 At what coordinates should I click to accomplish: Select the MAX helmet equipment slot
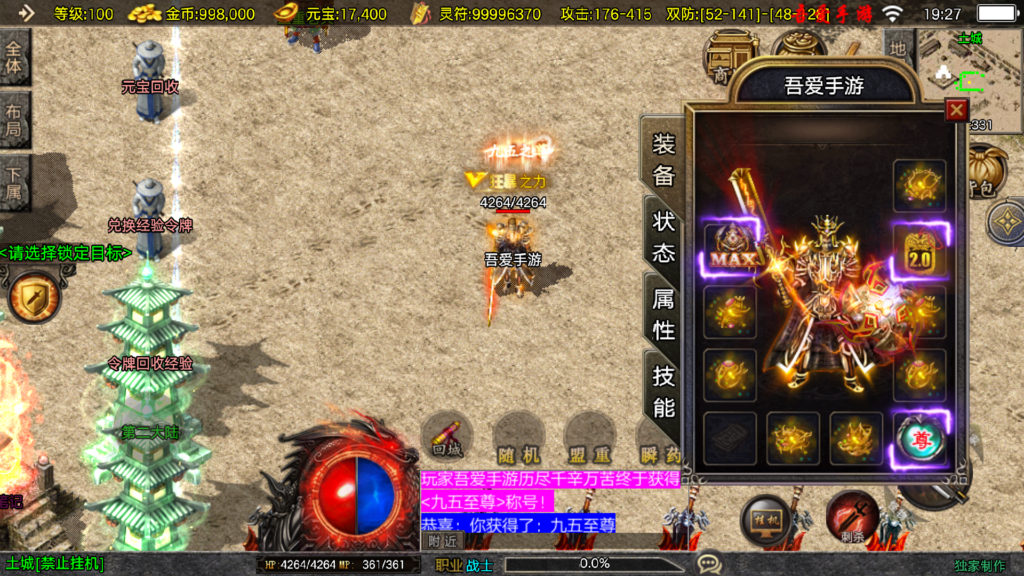pyautogui.click(x=731, y=250)
